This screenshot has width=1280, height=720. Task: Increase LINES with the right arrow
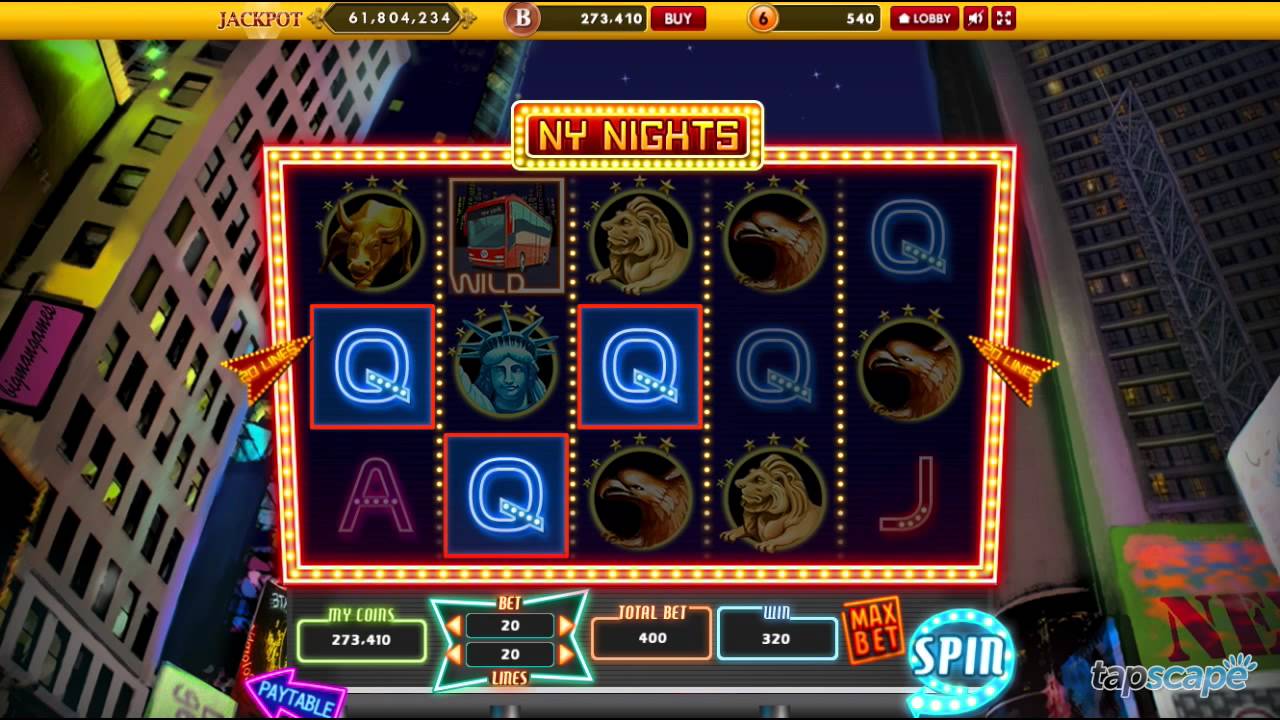(566, 654)
